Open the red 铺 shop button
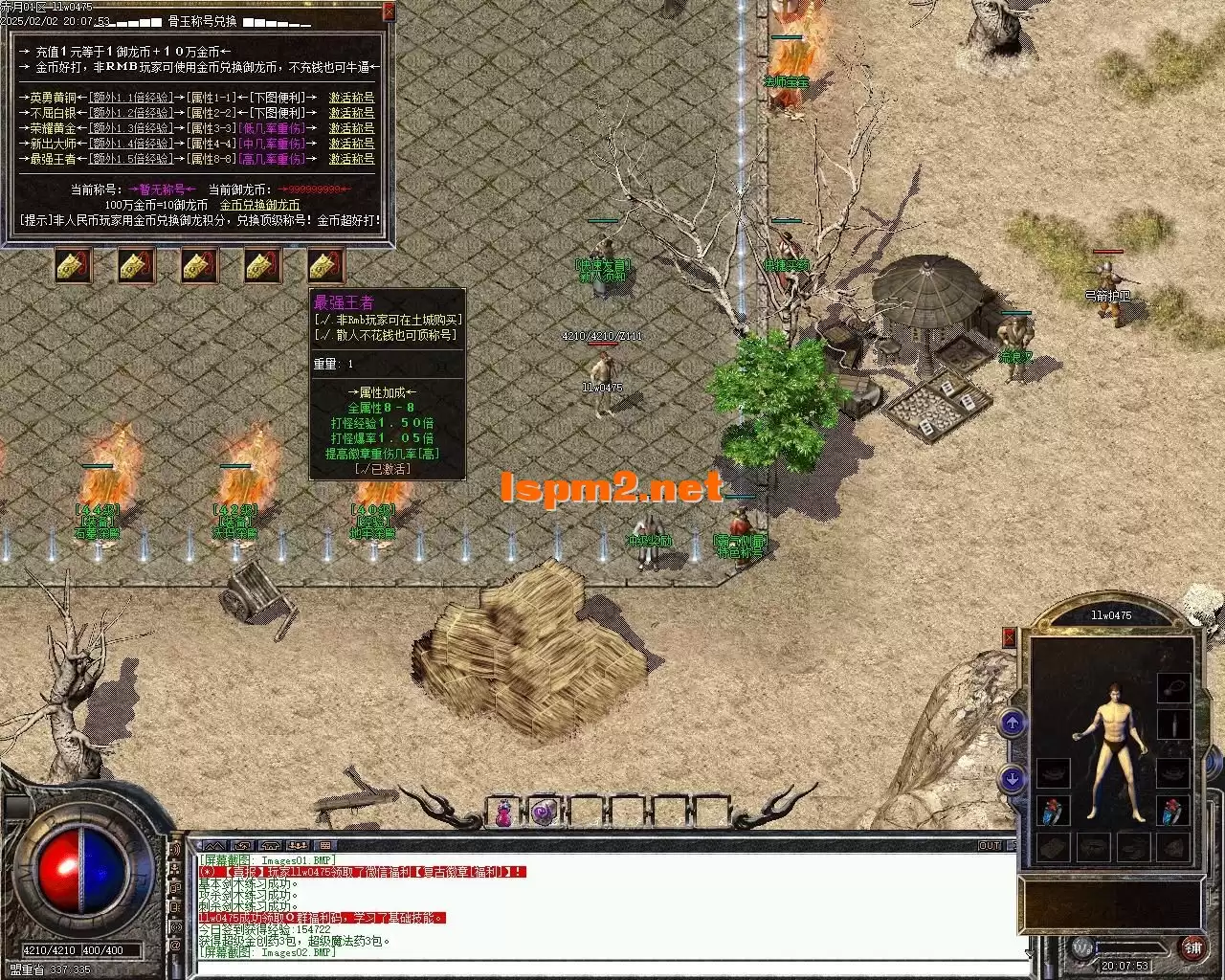The height and width of the screenshot is (980, 1225). click(1192, 947)
